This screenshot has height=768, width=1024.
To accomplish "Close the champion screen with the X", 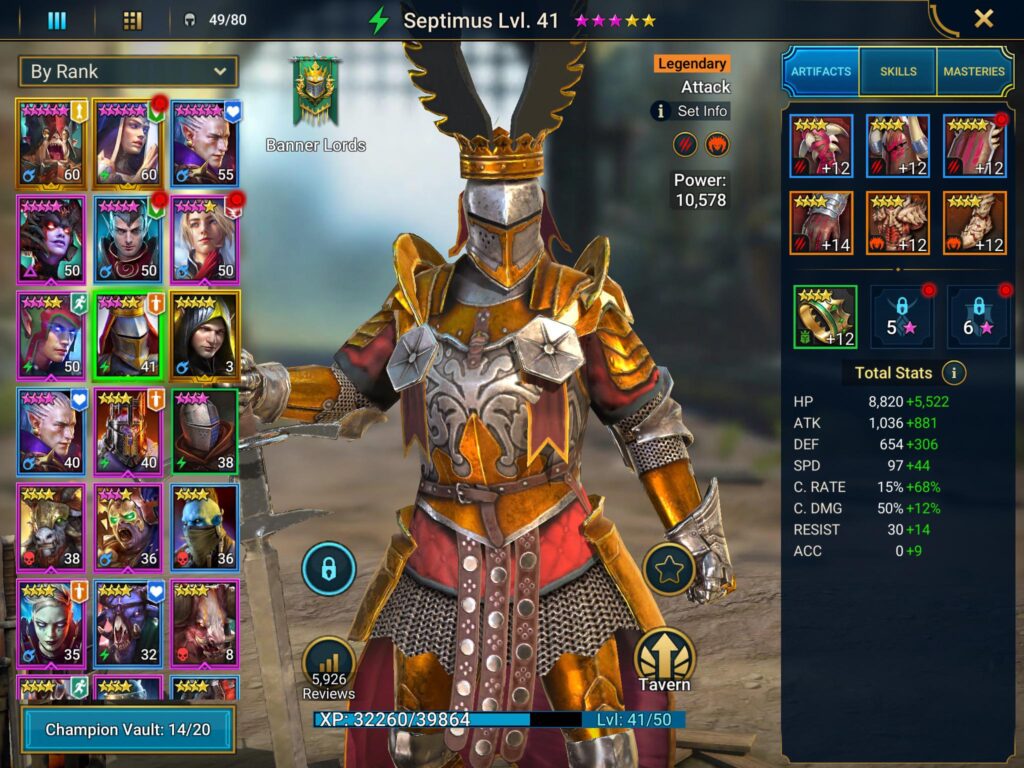I will click(984, 19).
